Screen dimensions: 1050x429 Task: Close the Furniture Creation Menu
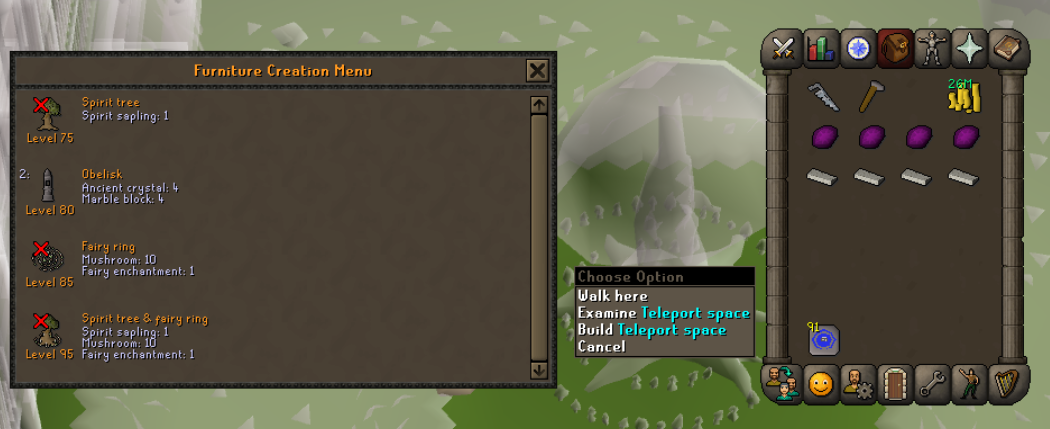[537, 70]
